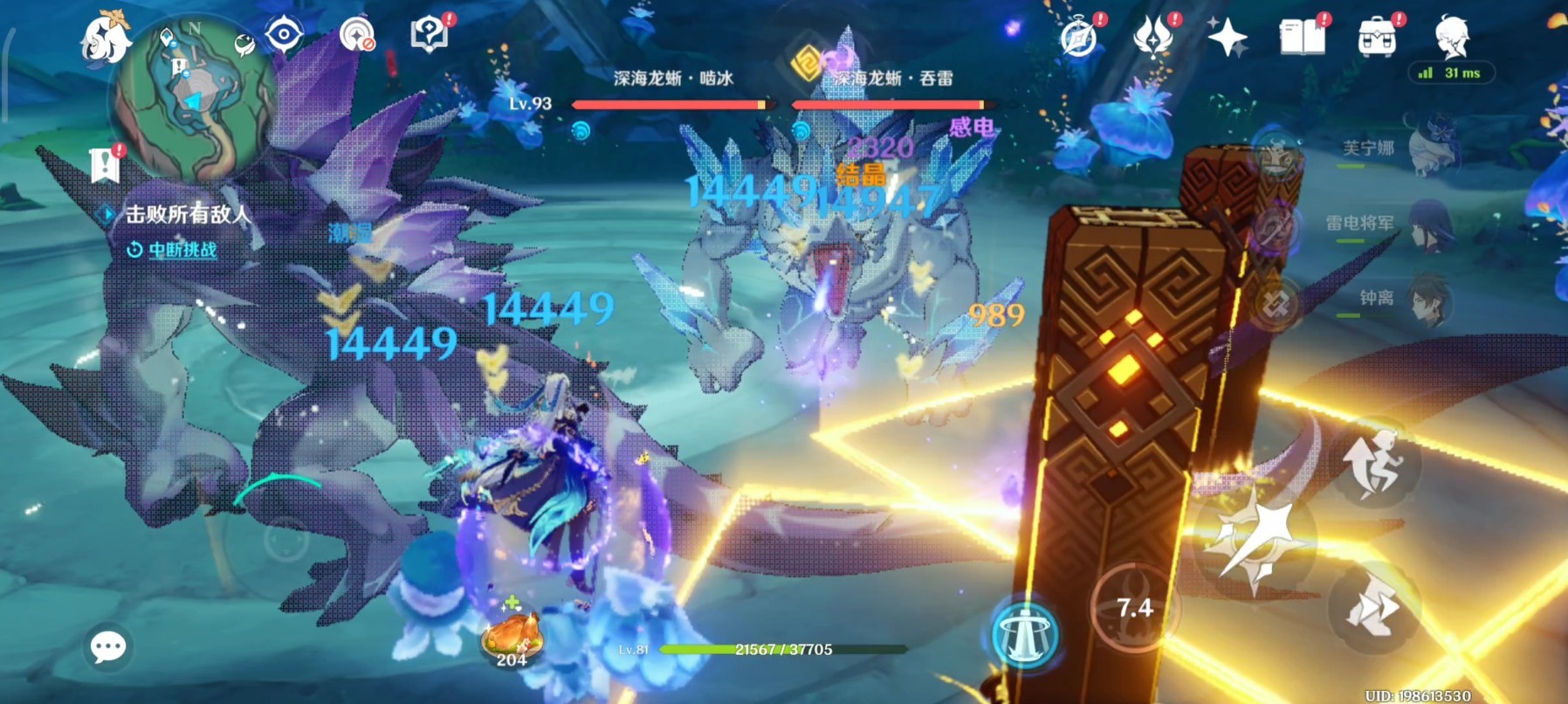The width and height of the screenshot is (1568, 704).
Task: Open the wish star icon
Action: tap(1227, 38)
